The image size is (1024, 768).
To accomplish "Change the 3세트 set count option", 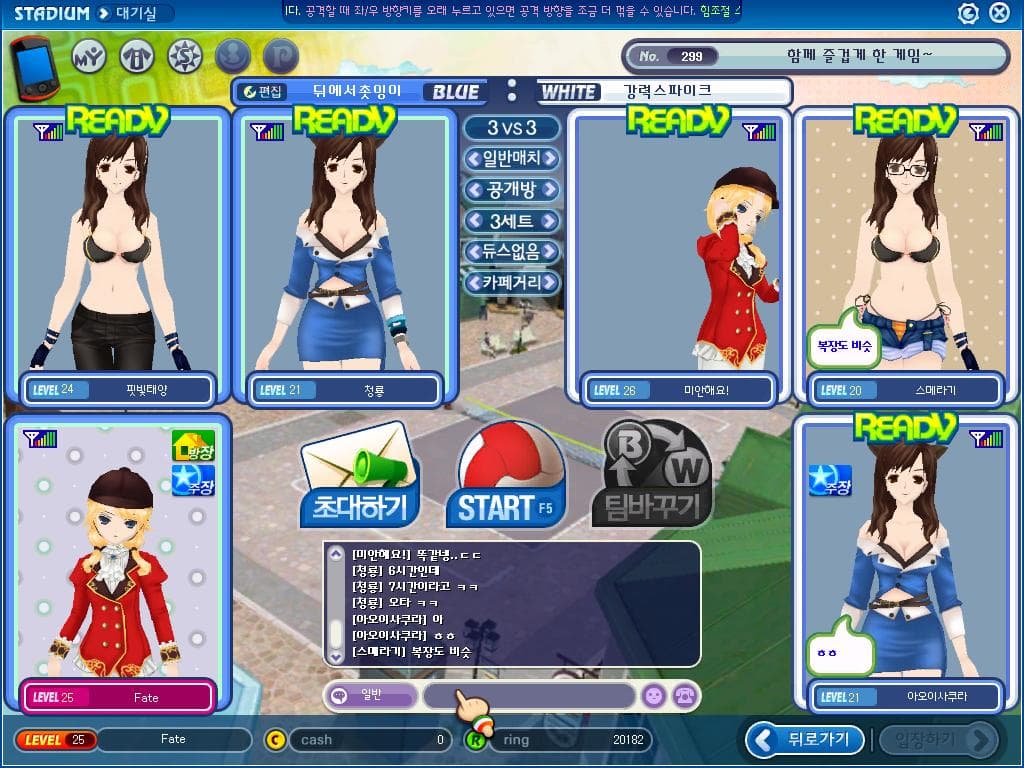I will coord(511,221).
